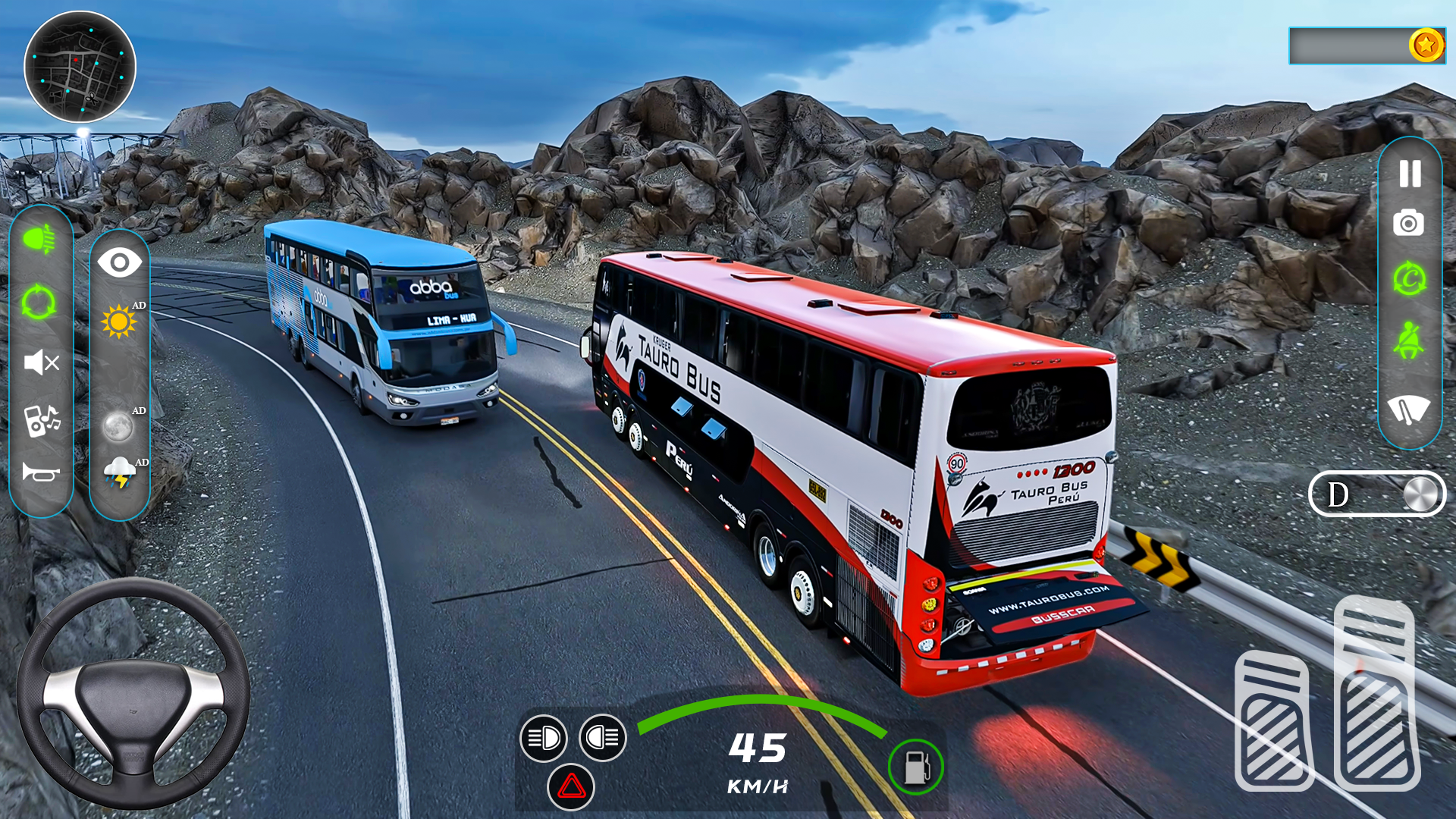The image size is (1456, 819).
Task: Select night mode with the moon icon
Action: [x=120, y=427]
